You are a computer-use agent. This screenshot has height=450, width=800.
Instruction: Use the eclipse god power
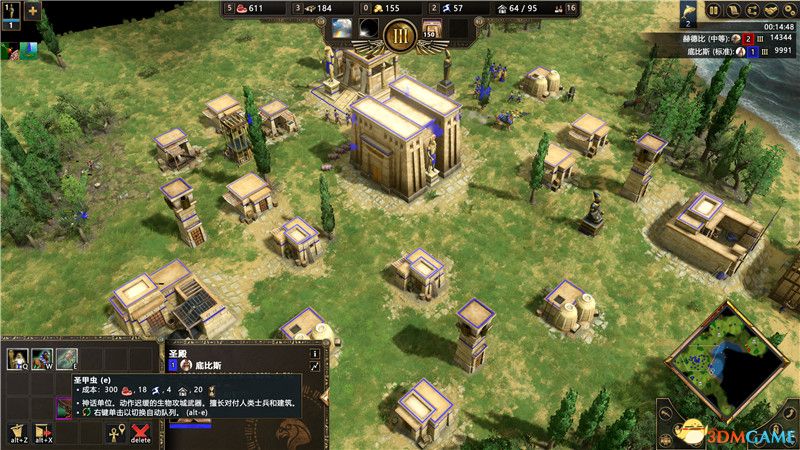[x=370, y=27]
